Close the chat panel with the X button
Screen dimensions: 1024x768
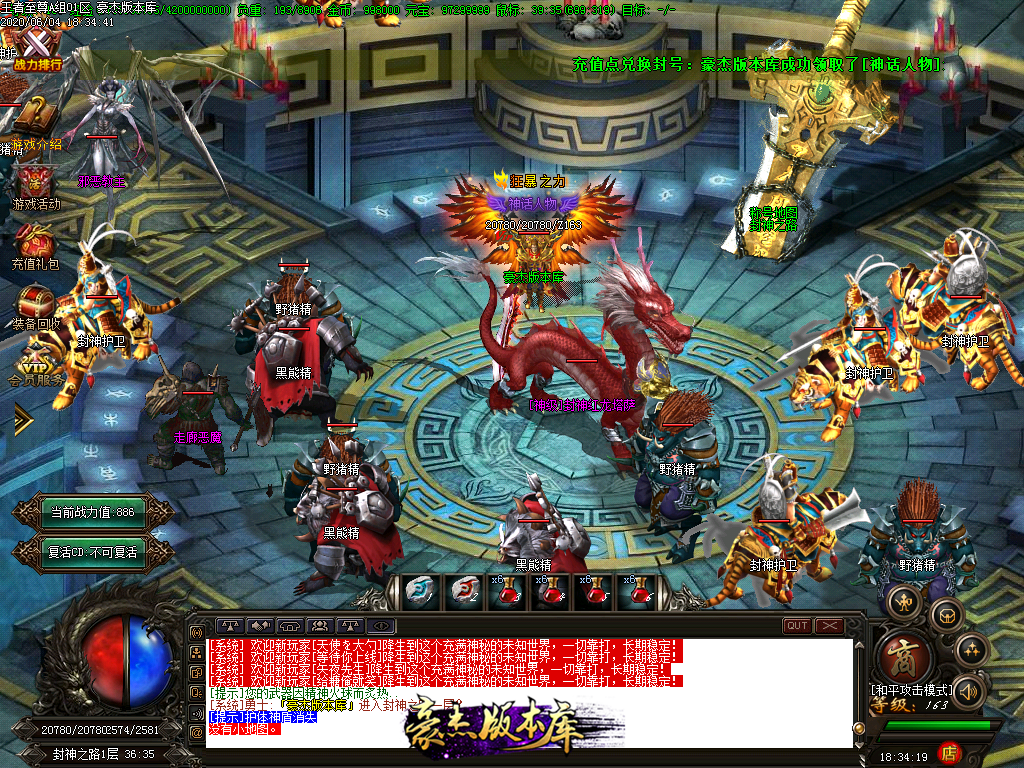[x=830, y=626]
